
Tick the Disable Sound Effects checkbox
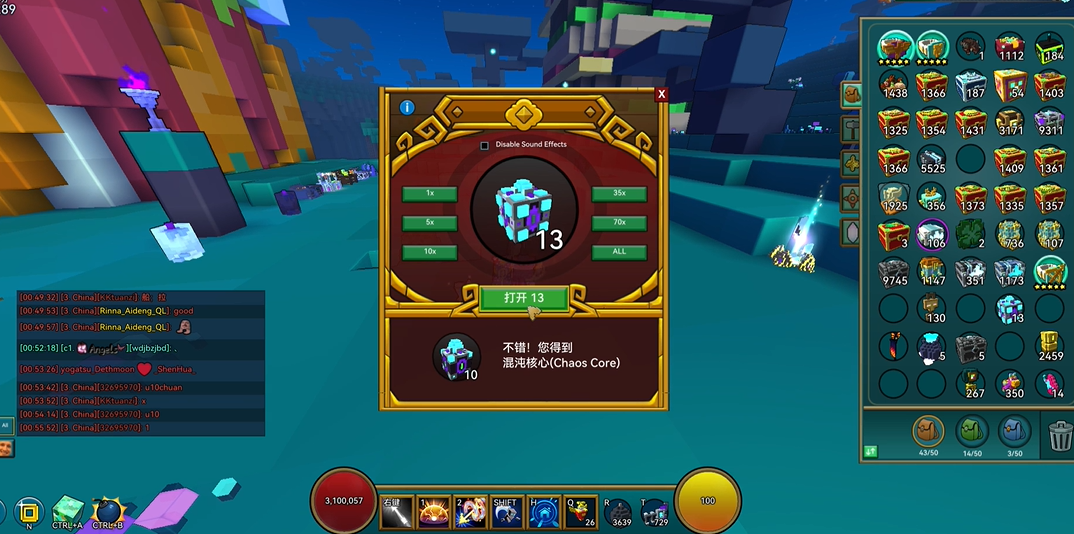coord(485,145)
